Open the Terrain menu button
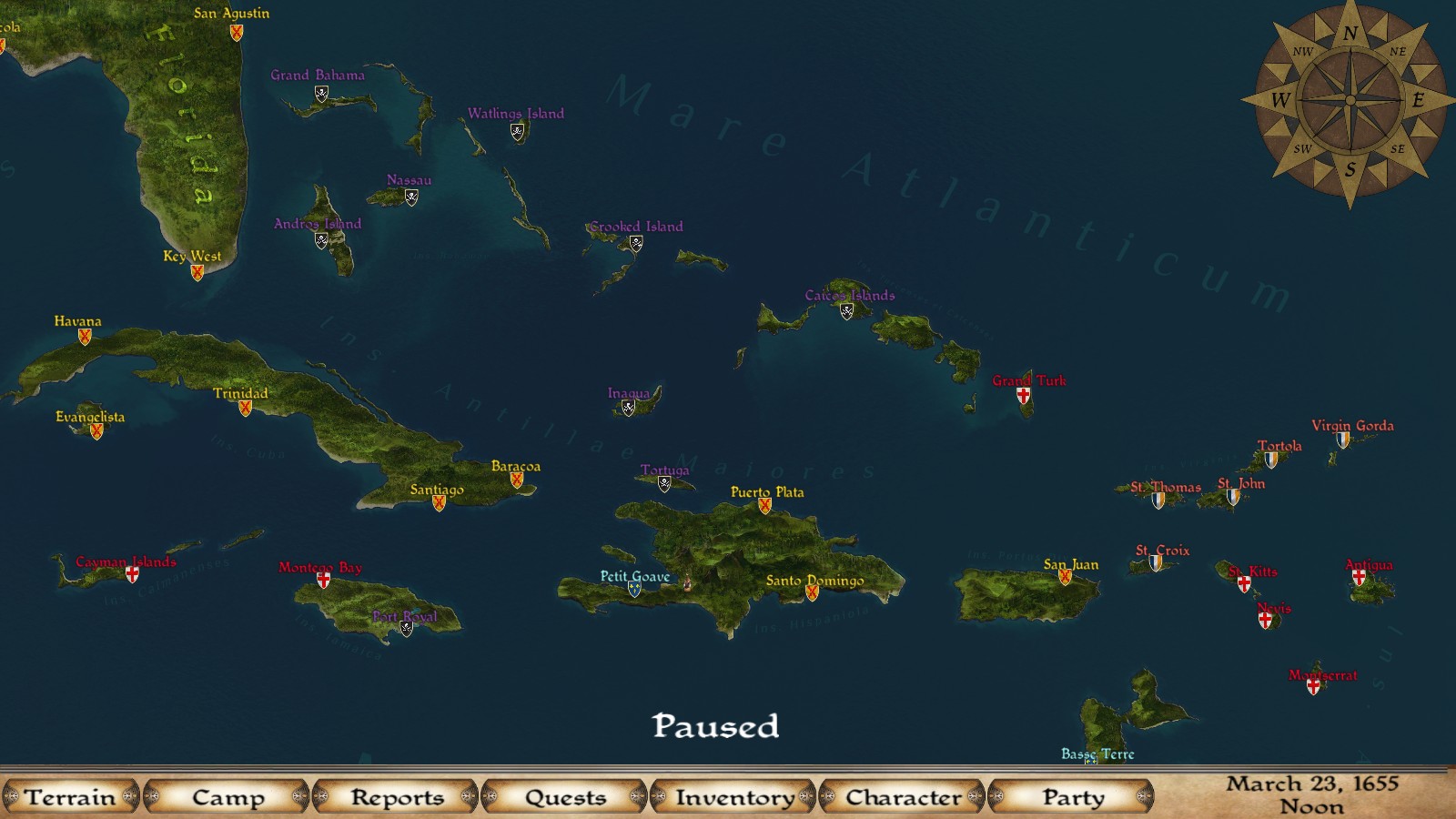The width and height of the screenshot is (1456, 819). coord(70,797)
